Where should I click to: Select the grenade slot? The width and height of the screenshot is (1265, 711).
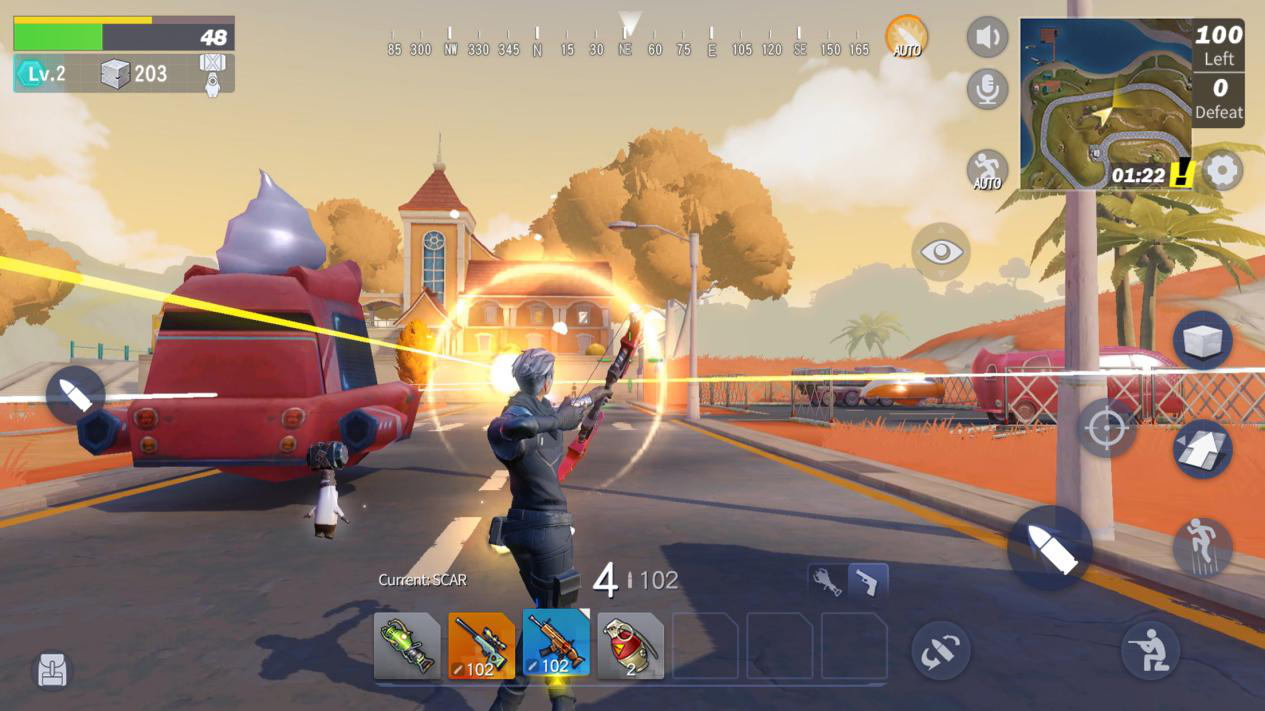coord(630,646)
